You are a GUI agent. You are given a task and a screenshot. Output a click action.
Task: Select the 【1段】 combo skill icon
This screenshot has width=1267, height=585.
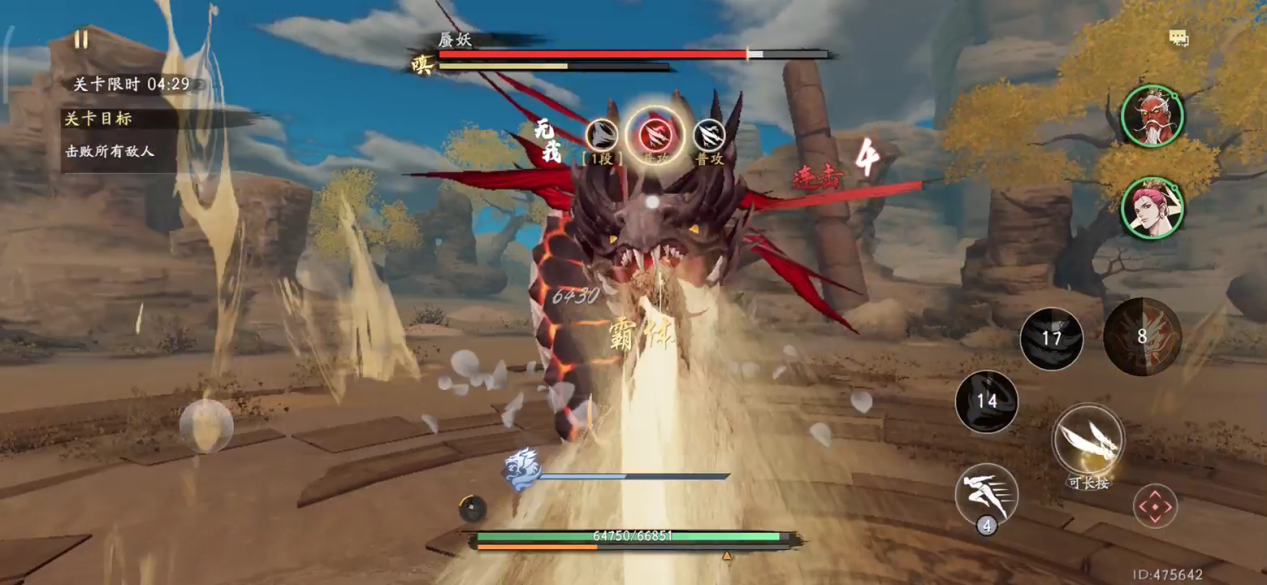click(602, 135)
